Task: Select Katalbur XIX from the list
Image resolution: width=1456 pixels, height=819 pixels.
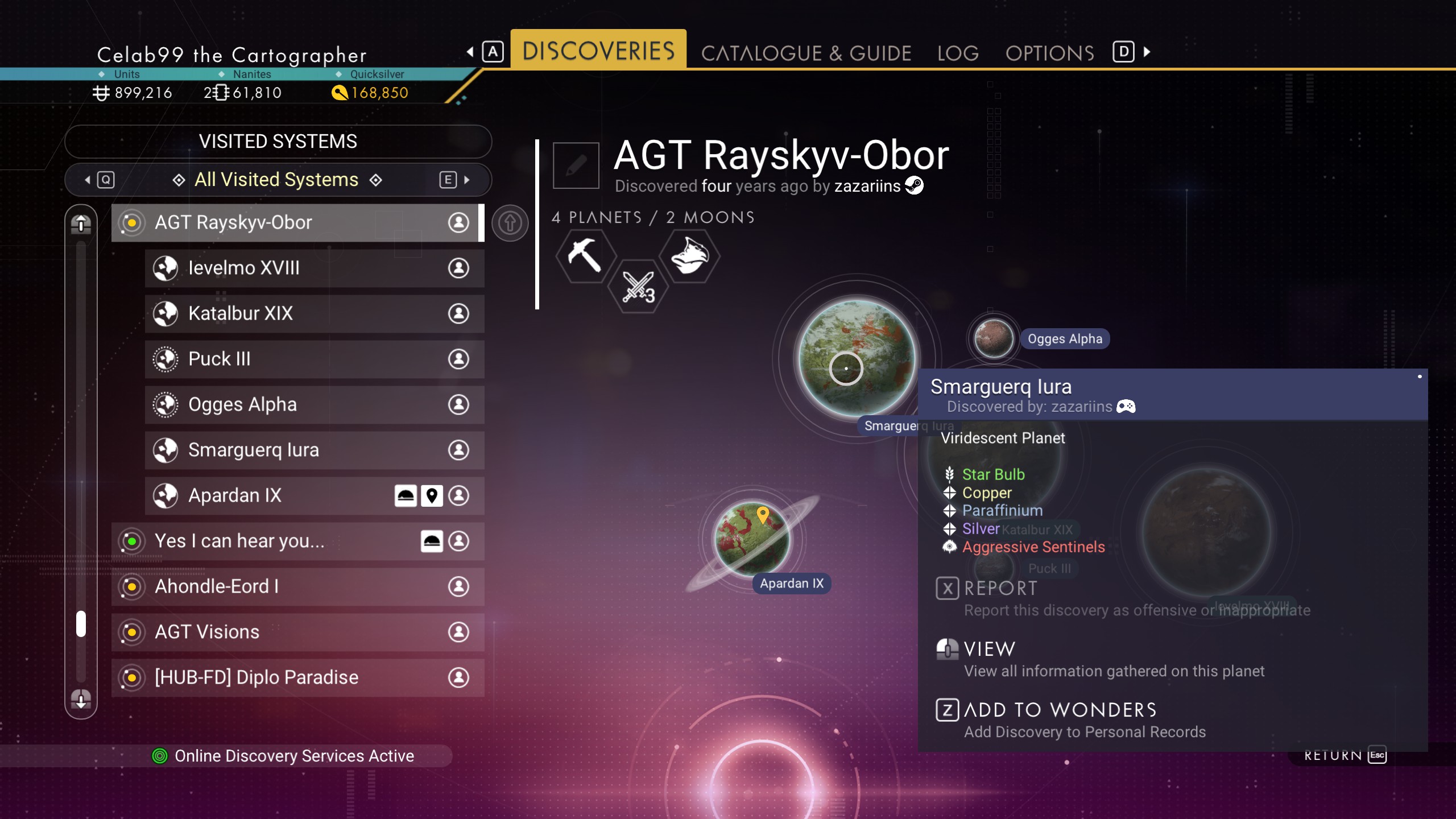Action: (x=313, y=313)
